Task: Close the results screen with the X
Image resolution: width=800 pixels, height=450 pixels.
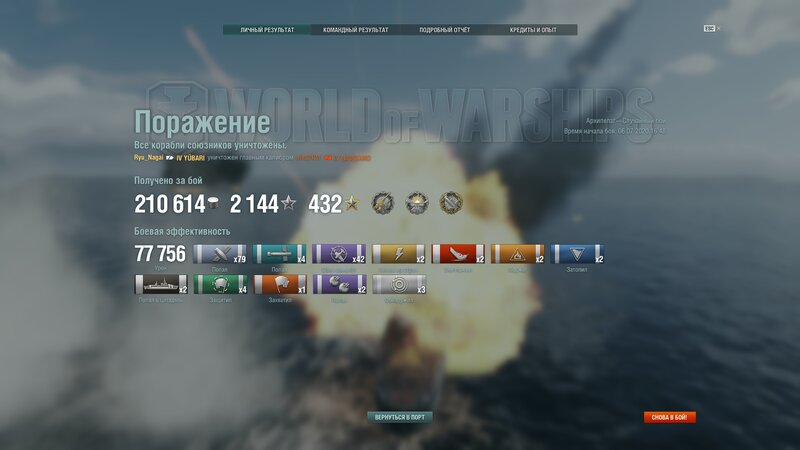Action: click(x=718, y=28)
